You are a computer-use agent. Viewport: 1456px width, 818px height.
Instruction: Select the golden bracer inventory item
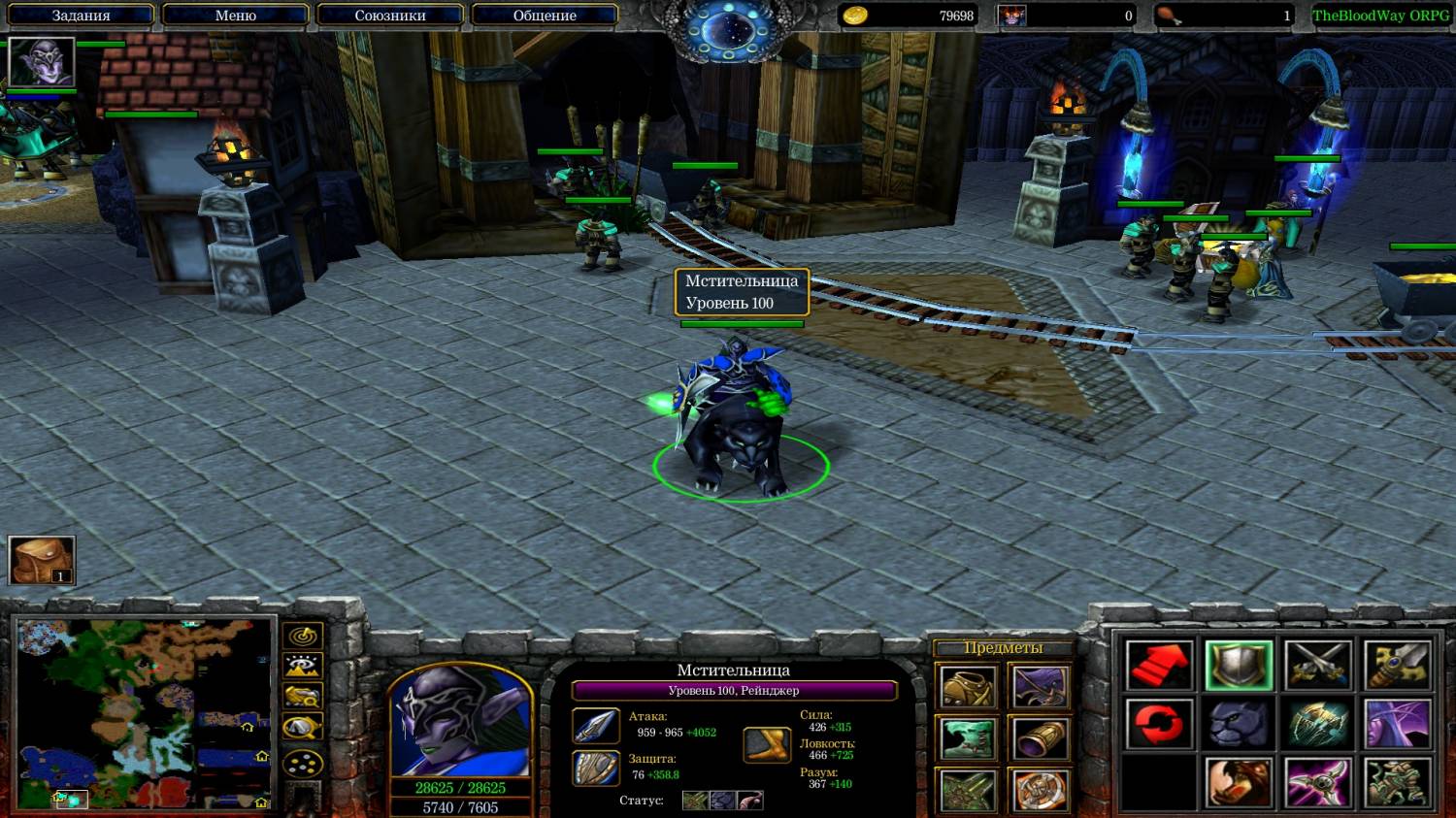pos(1041,739)
